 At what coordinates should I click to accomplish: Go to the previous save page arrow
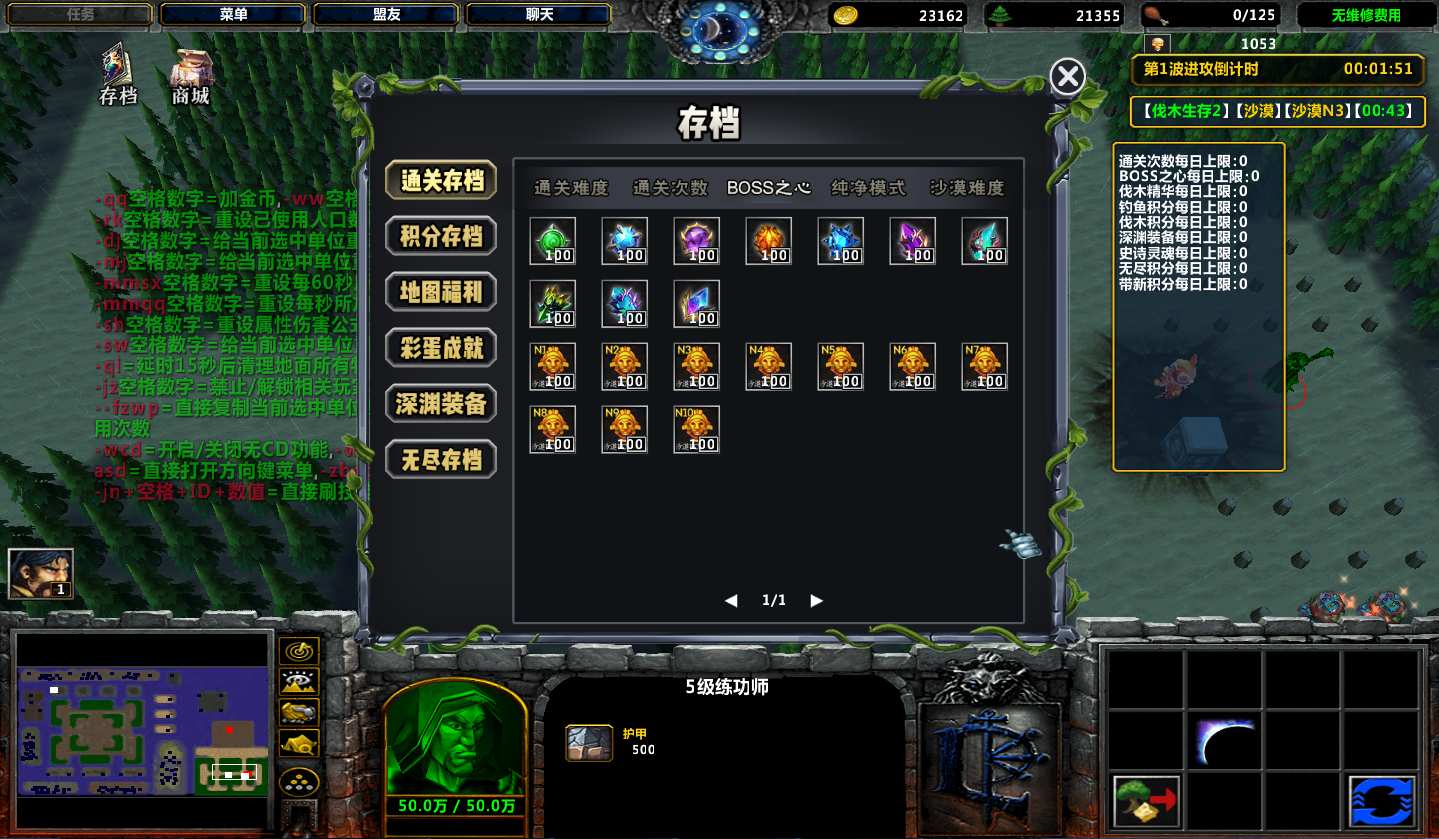tap(731, 601)
